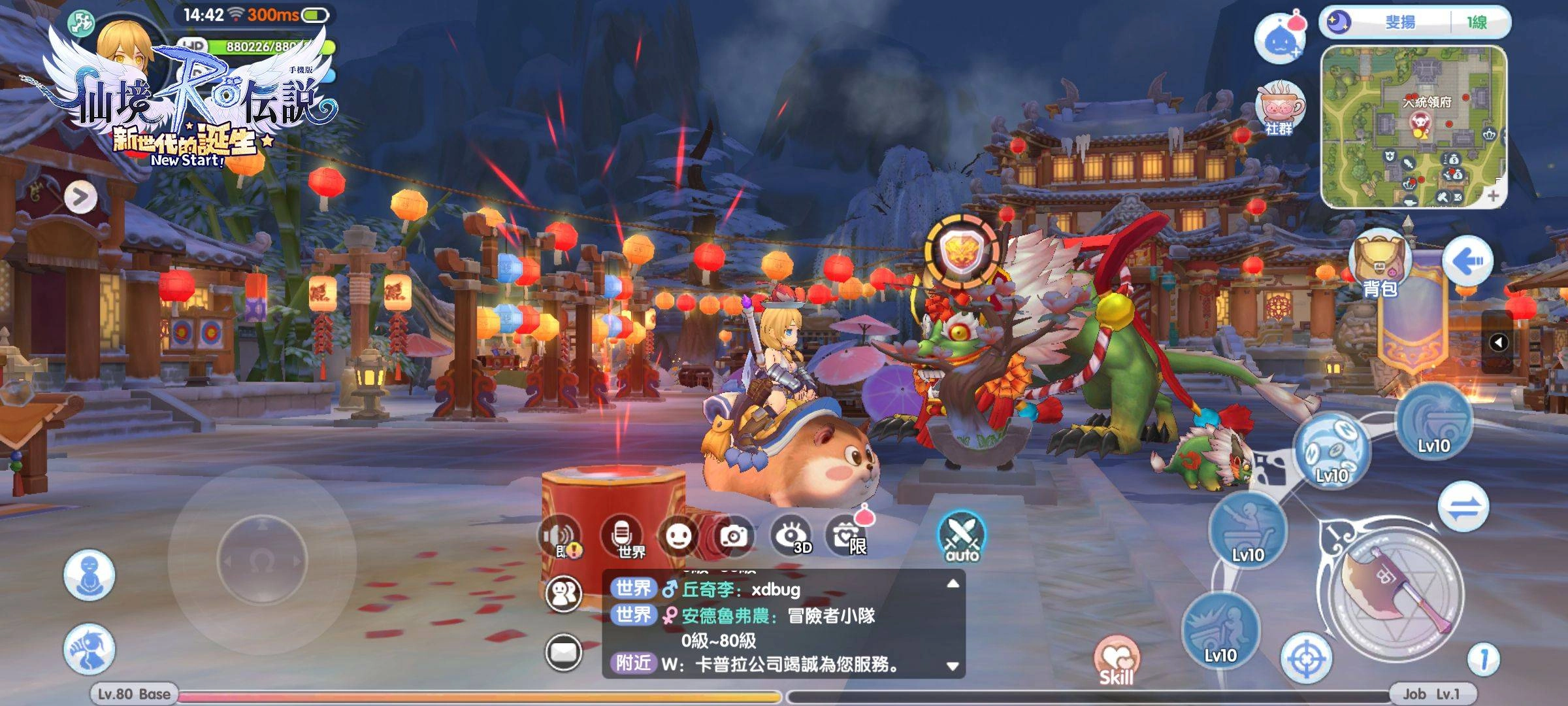Open the 背包 backpack inventory
The image size is (1568, 706).
click(x=1379, y=265)
